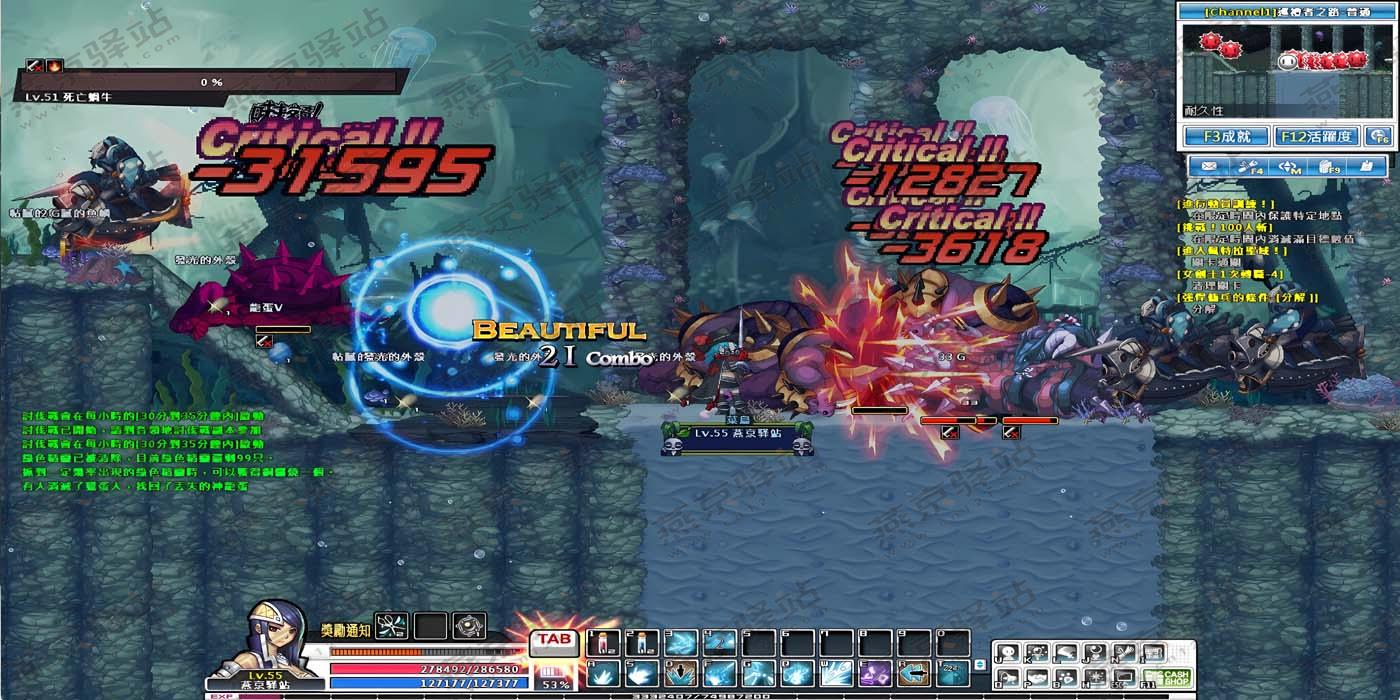Open the F12 活躍度 activity panel

point(1316,136)
